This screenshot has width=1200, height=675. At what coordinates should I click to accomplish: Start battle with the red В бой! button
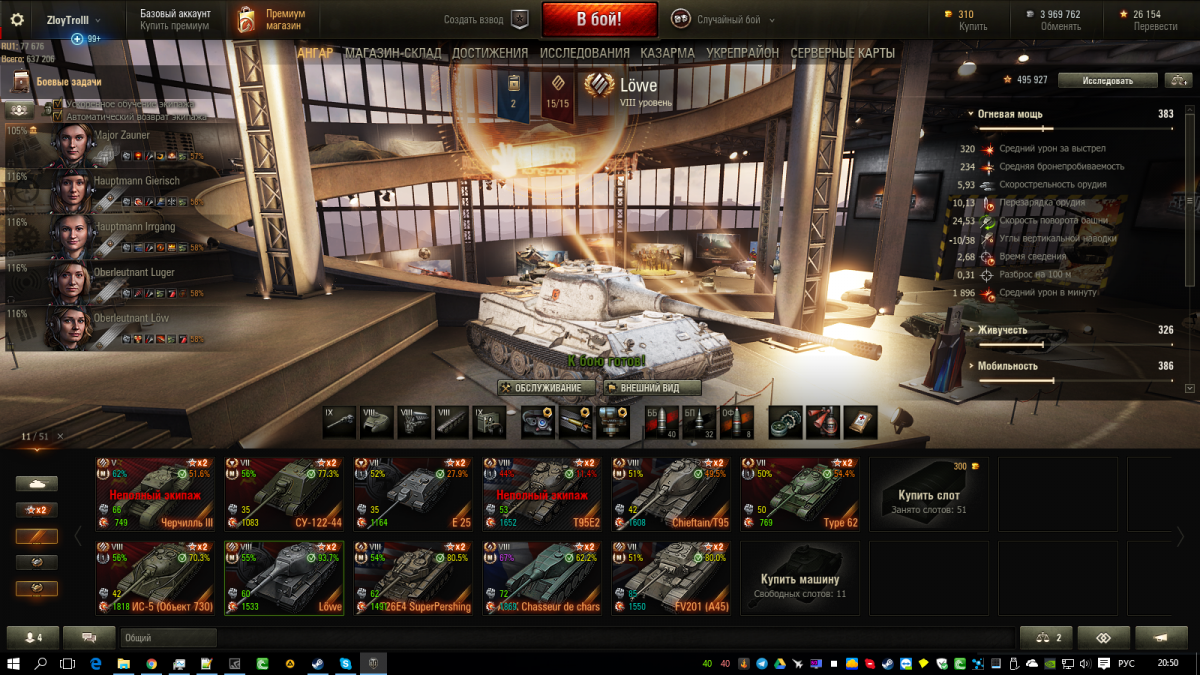(x=599, y=19)
